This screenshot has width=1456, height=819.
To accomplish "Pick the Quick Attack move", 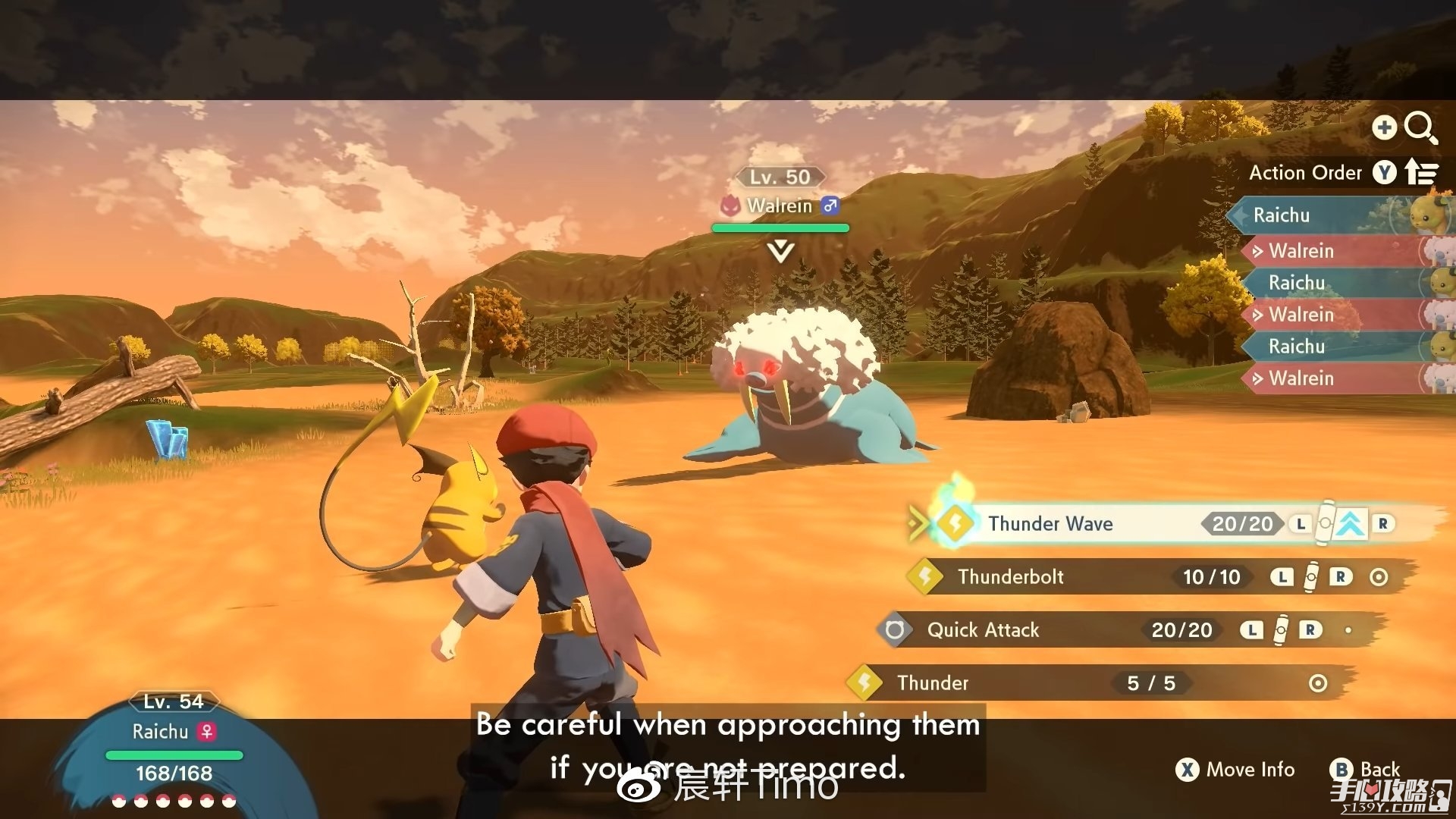I will click(x=983, y=630).
